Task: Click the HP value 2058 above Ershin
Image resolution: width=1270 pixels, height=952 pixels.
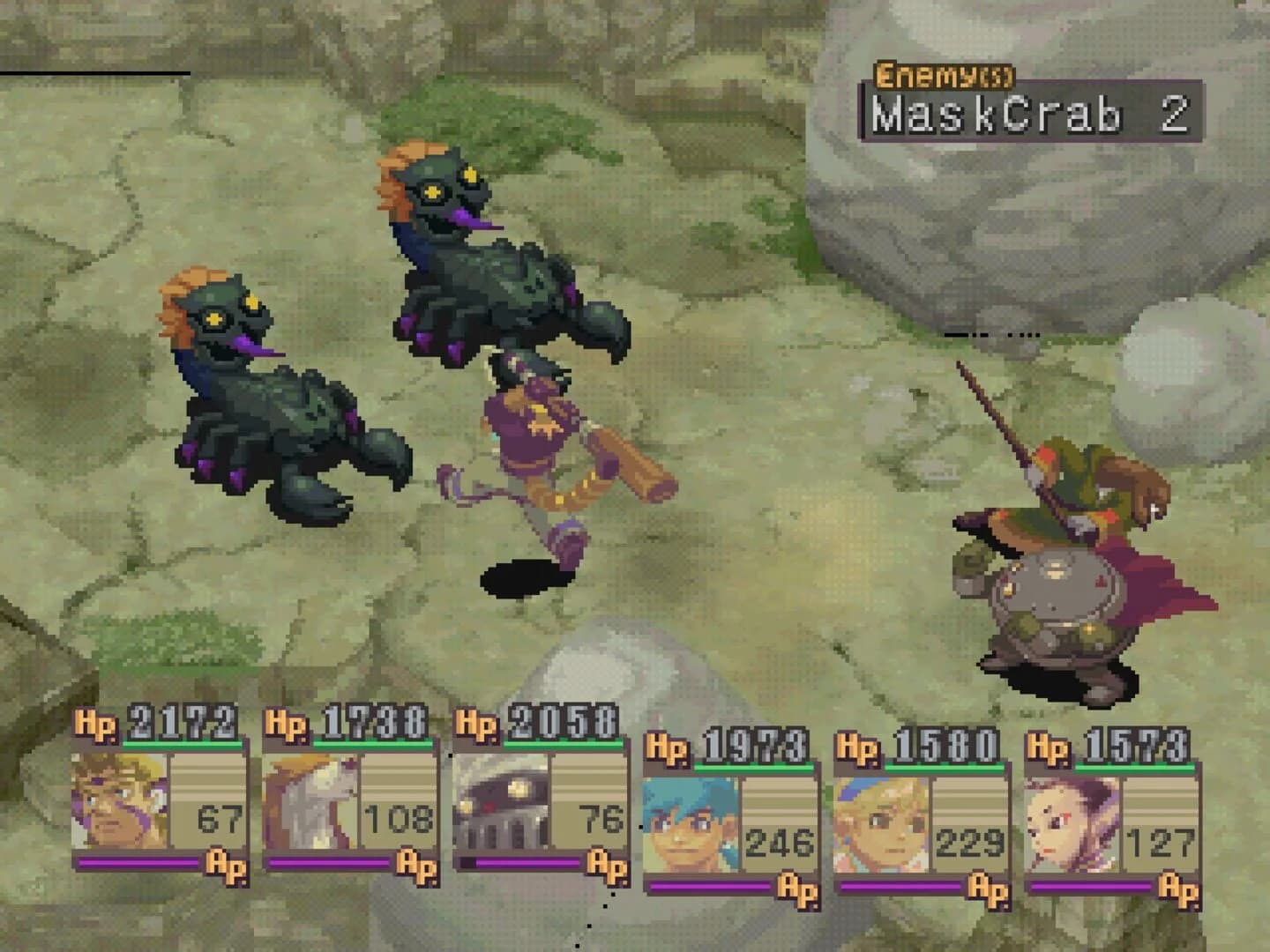Action: [562, 719]
